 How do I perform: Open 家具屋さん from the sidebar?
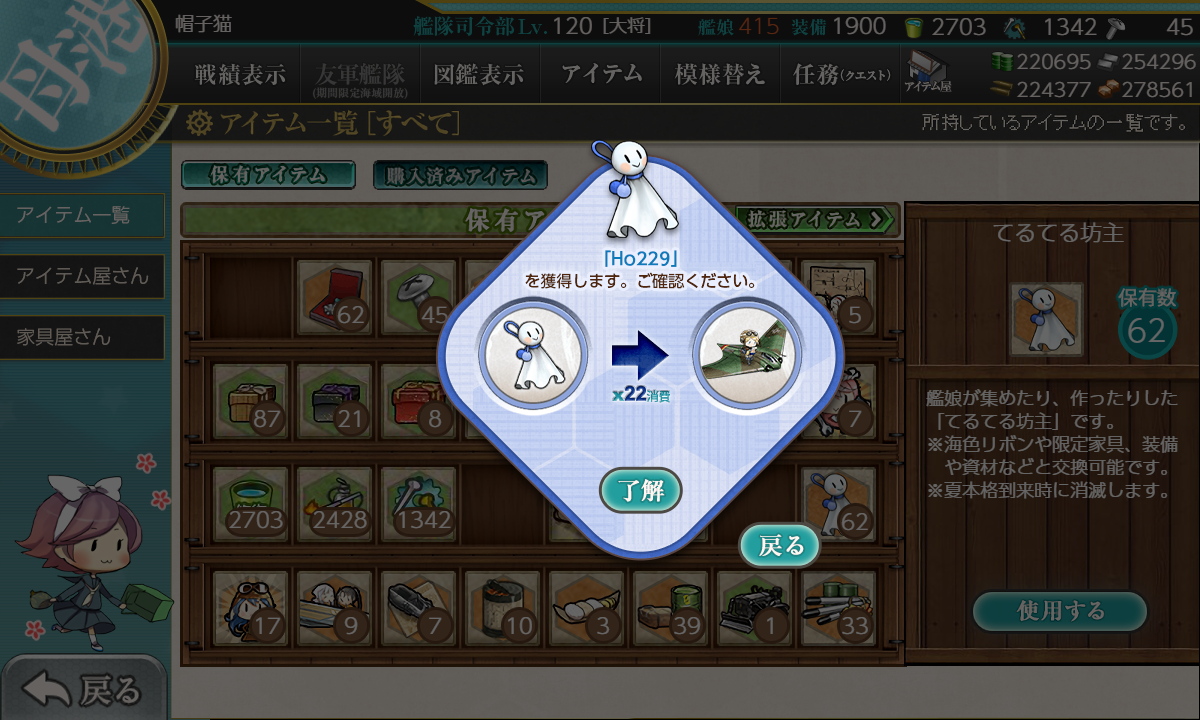point(82,337)
